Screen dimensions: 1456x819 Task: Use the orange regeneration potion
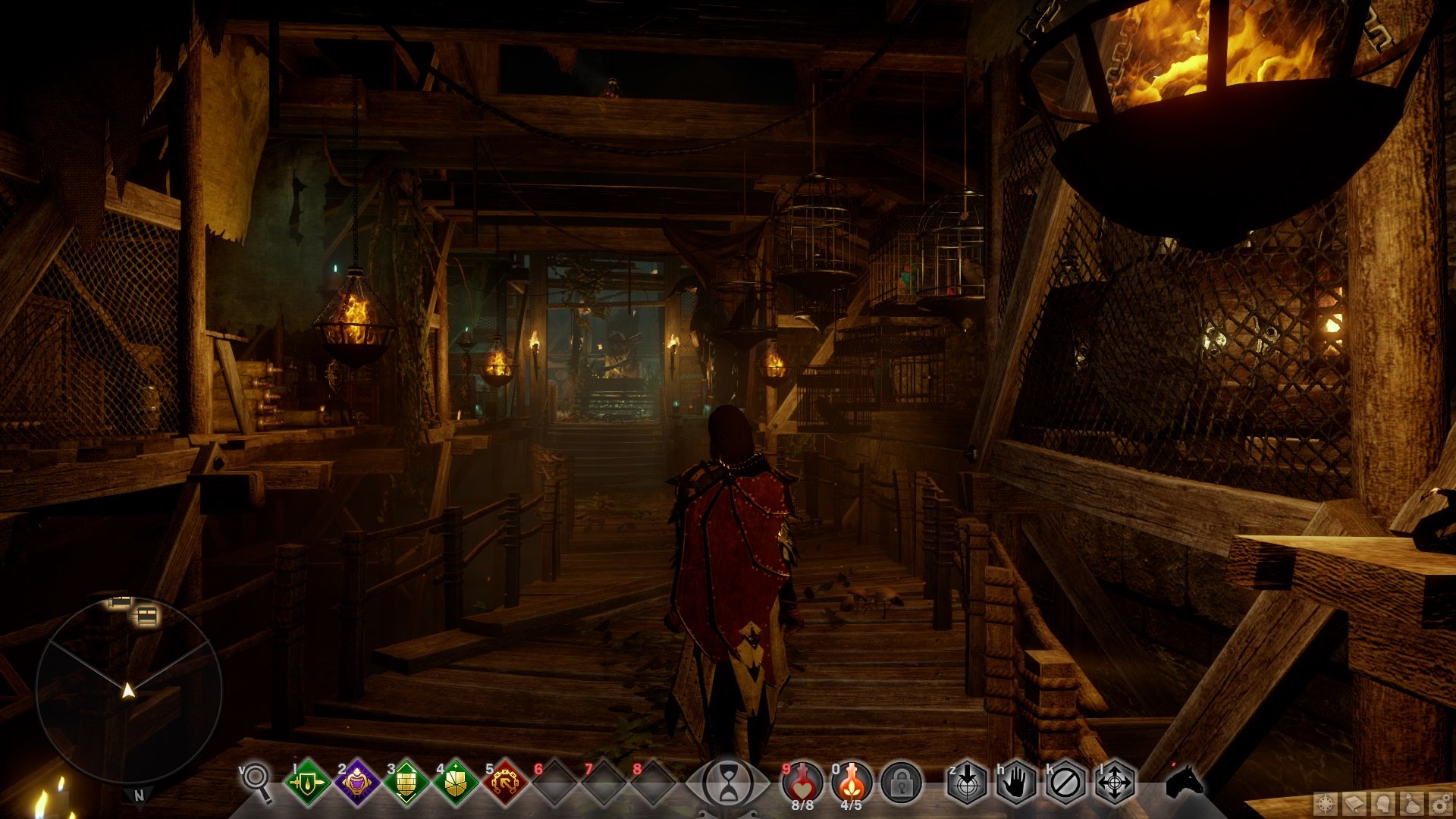(x=851, y=782)
